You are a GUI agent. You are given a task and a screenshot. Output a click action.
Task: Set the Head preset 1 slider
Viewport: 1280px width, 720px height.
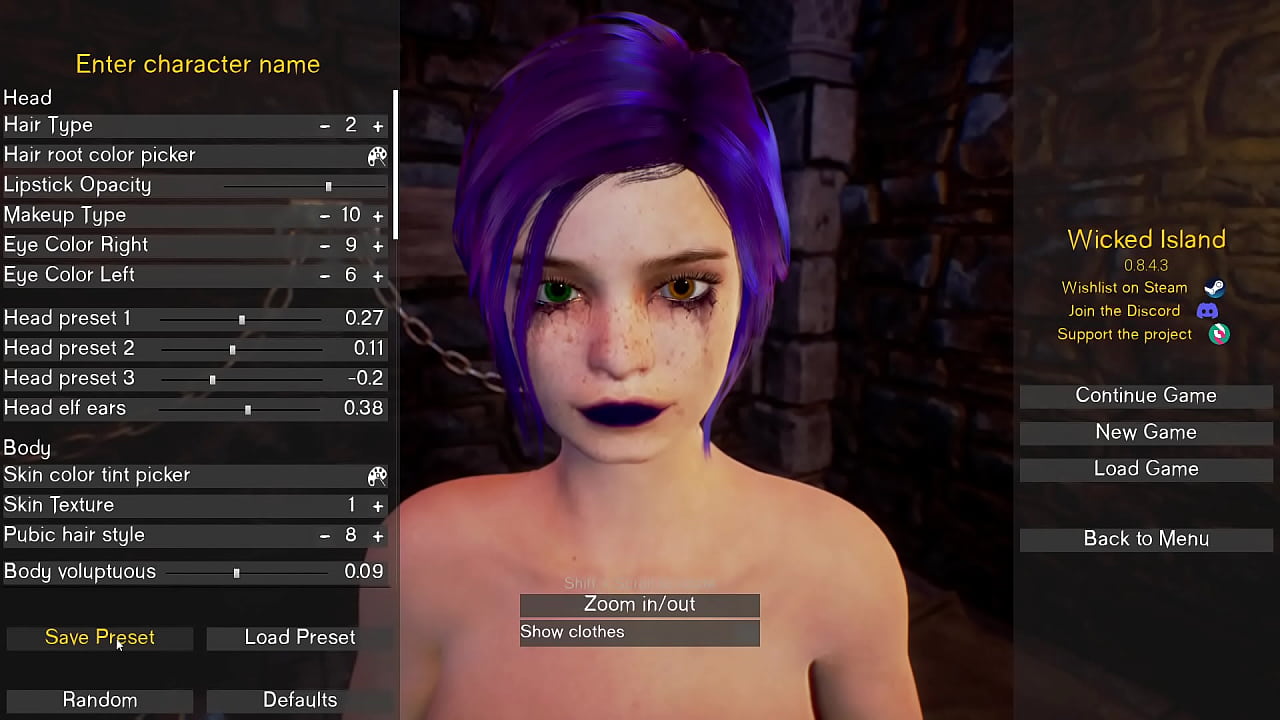point(242,319)
